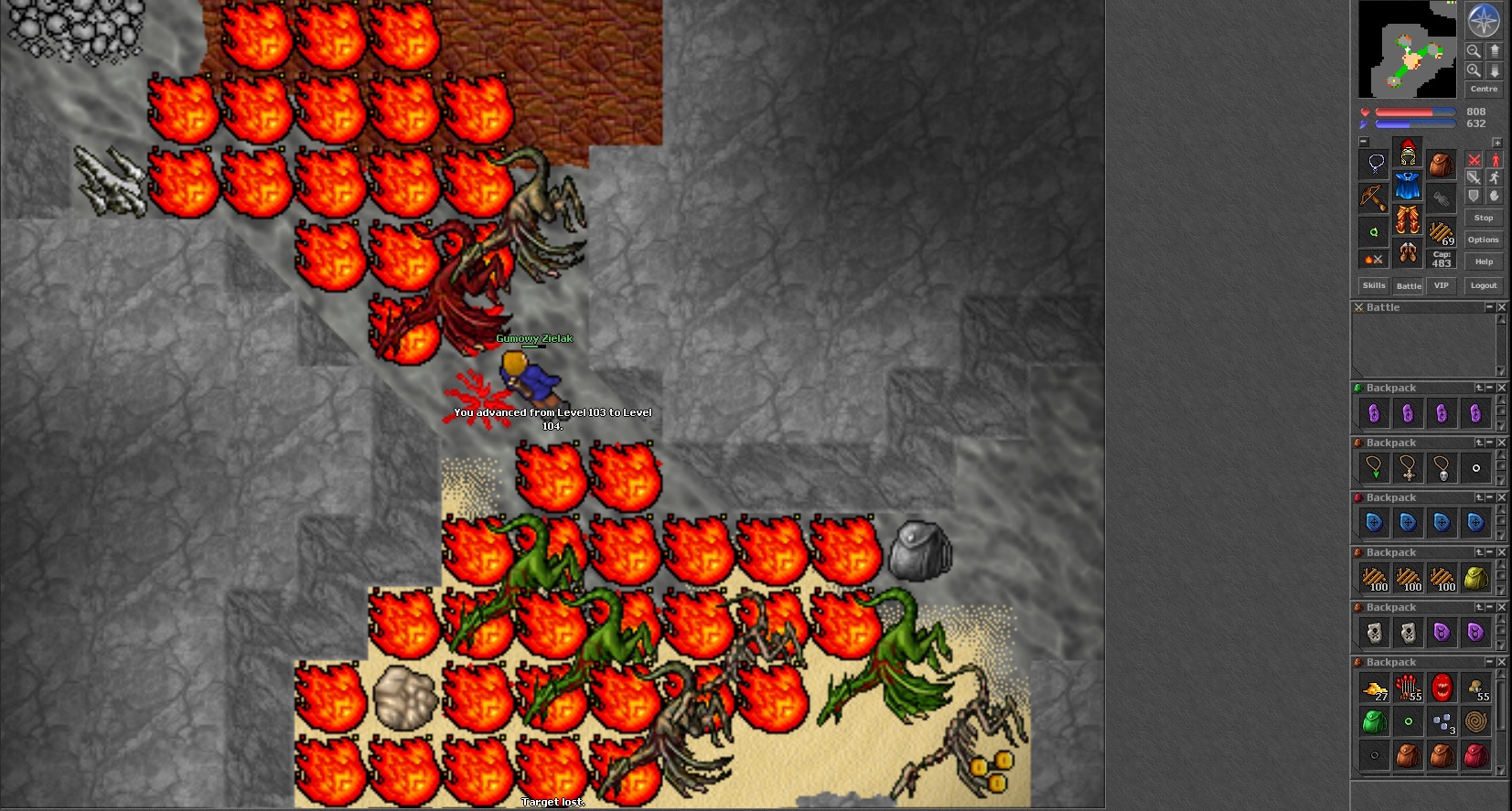The height and width of the screenshot is (811, 1512).
Task: Select the yellow backpack item
Action: (1475, 578)
